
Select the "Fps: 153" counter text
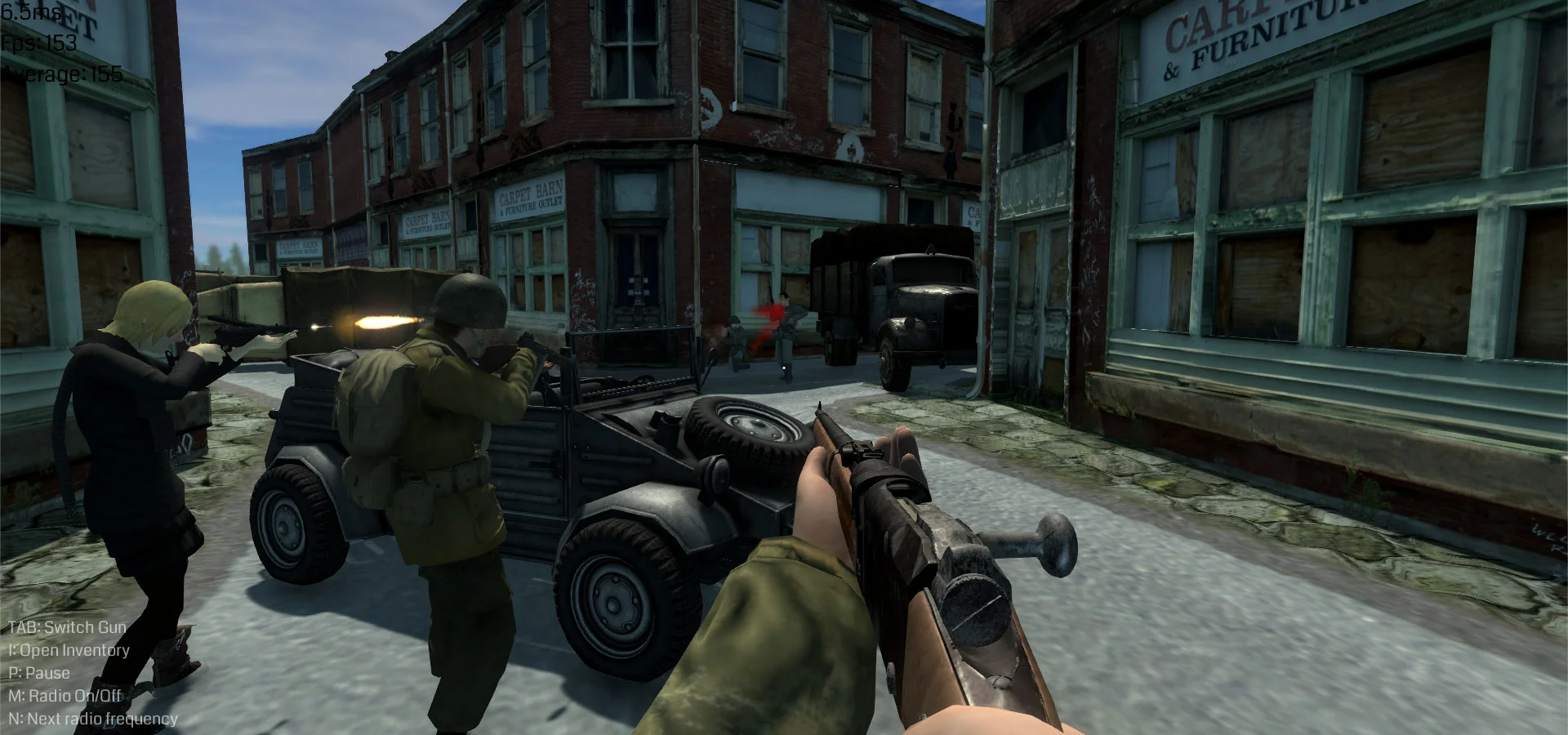(x=39, y=45)
